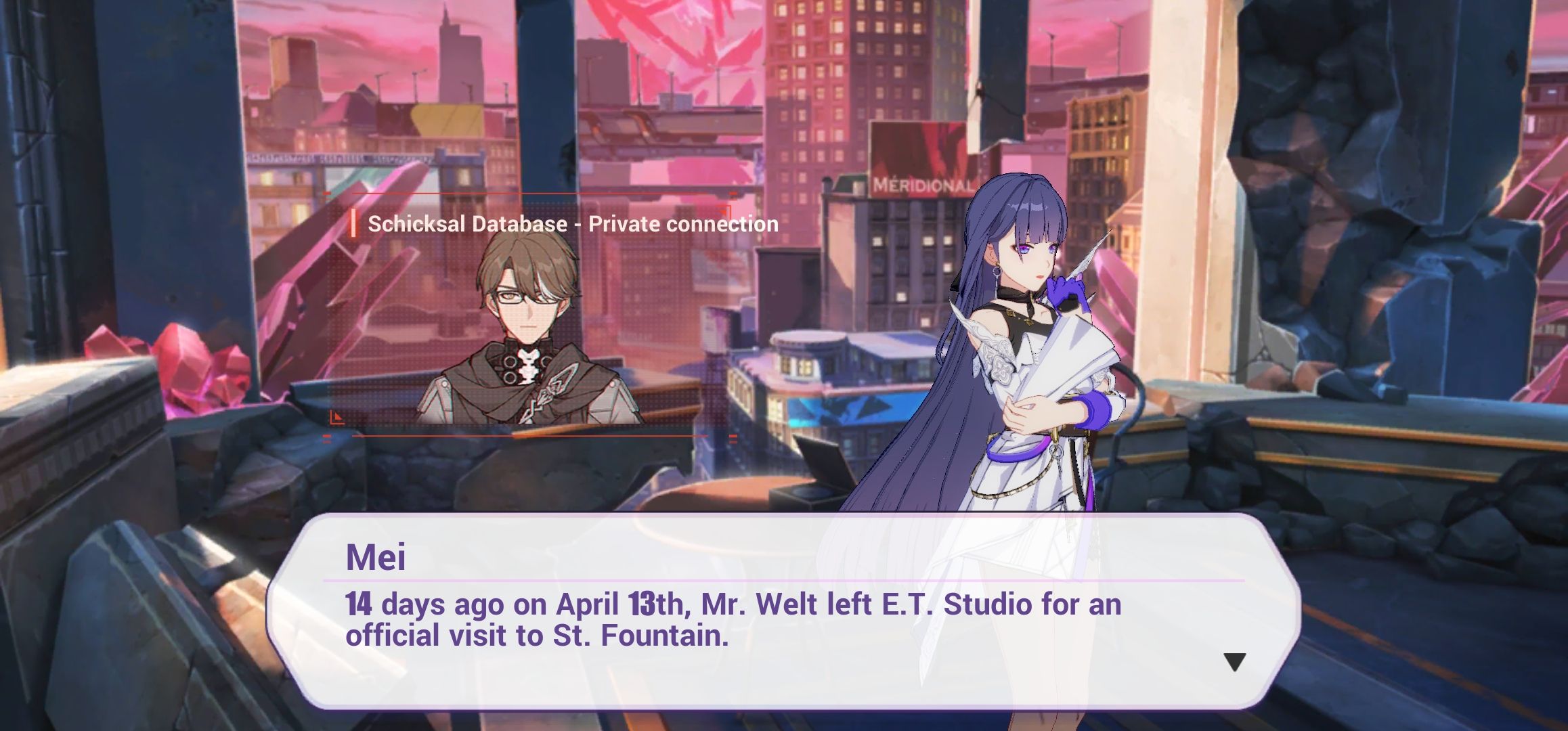
Task: Select the Schicksal Database - Private connection header
Action: [x=572, y=223]
